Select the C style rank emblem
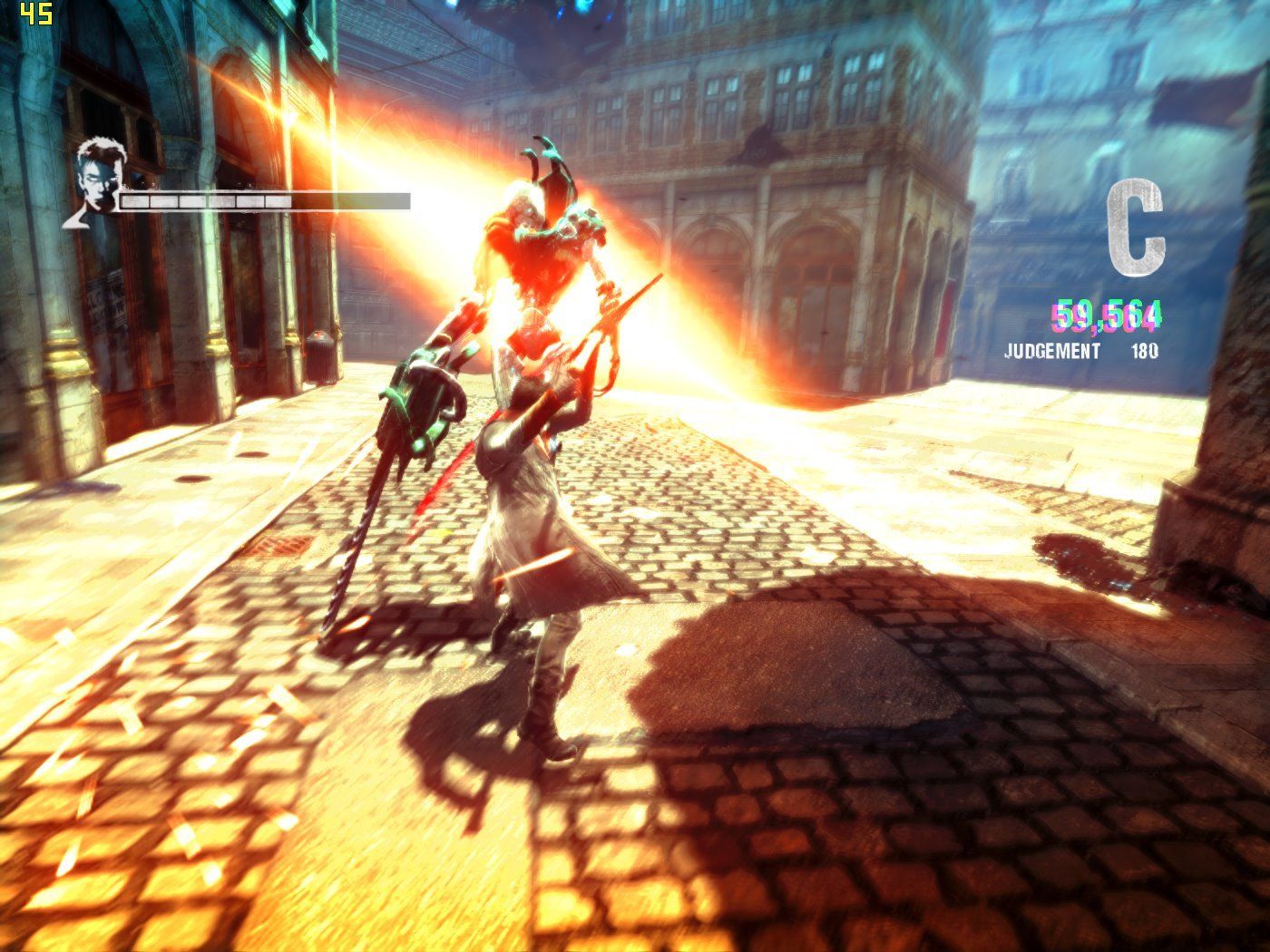Image resolution: width=1270 pixels, height=952 pixels. pos(1137,228)
